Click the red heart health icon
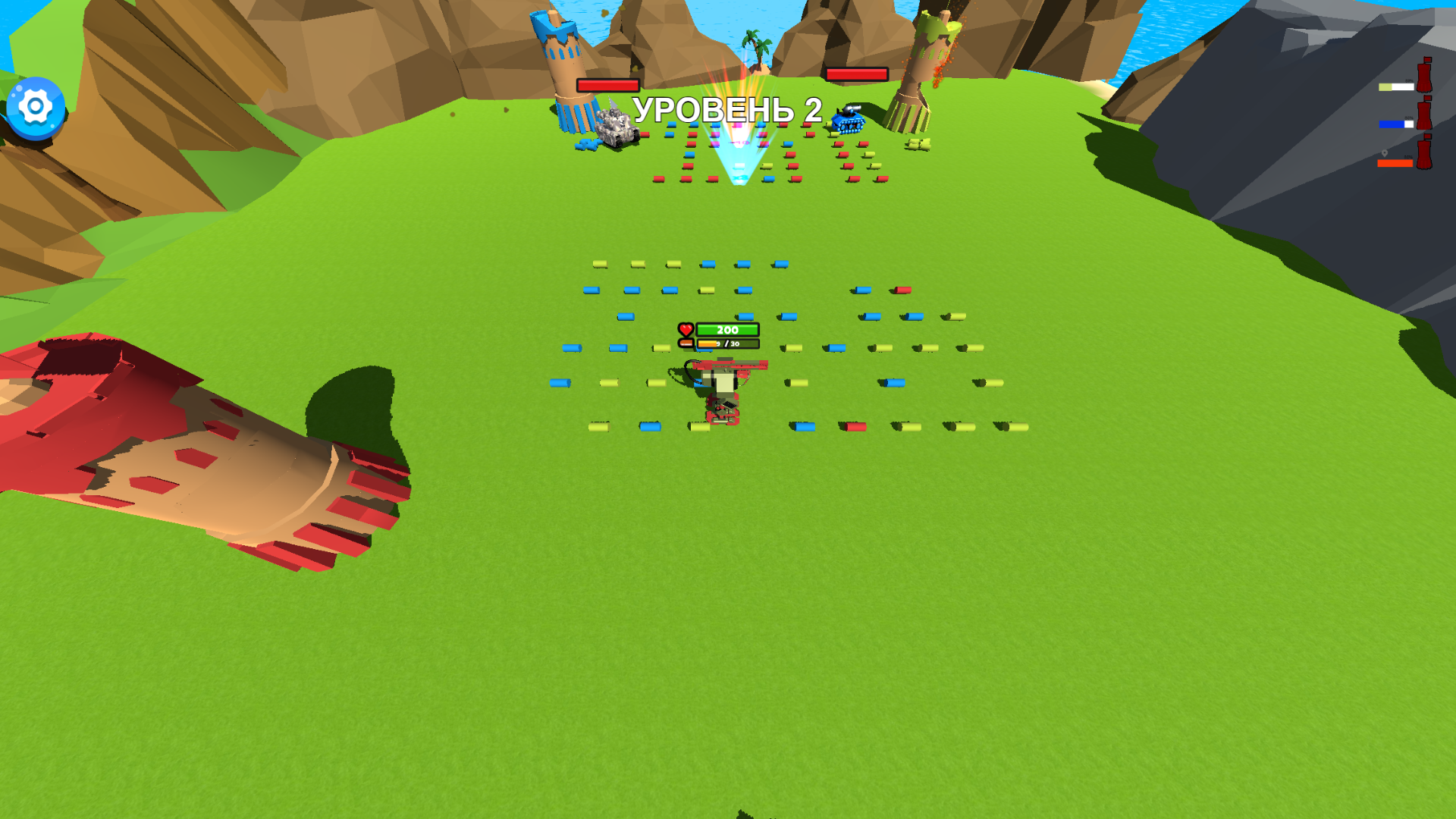The height and width of the screenshot is (819, 1456). click(686, 329)
